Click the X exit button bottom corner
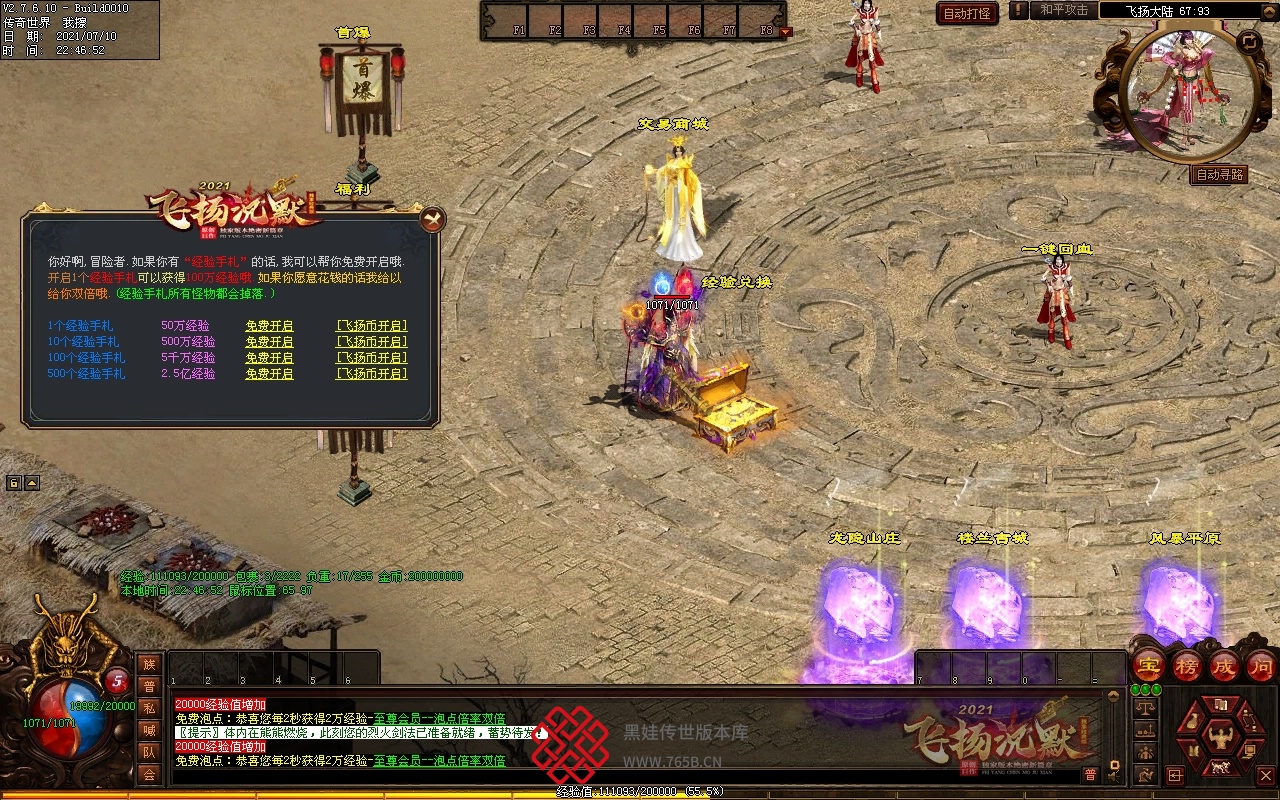 point(1265,775)
